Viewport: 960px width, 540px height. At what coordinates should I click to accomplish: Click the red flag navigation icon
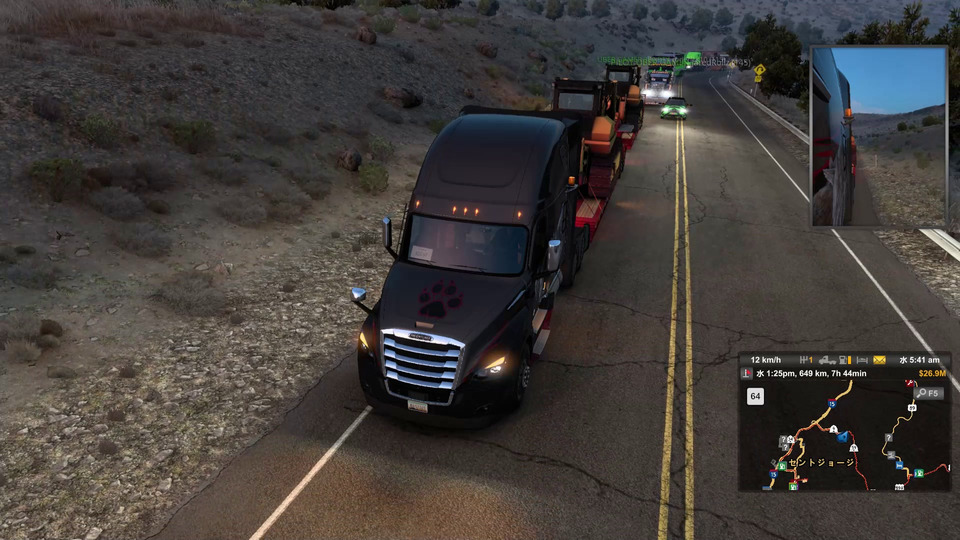pos(746,373)
